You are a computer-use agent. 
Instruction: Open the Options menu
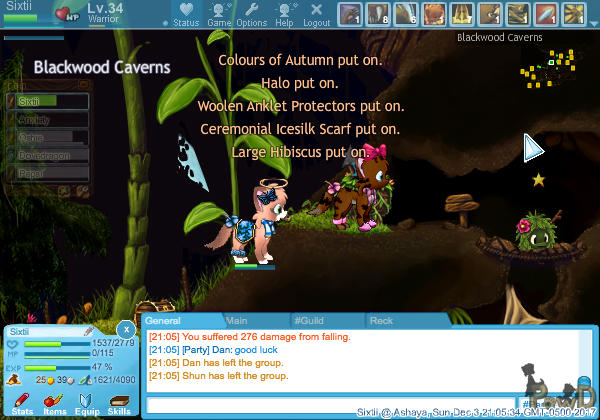251,14
